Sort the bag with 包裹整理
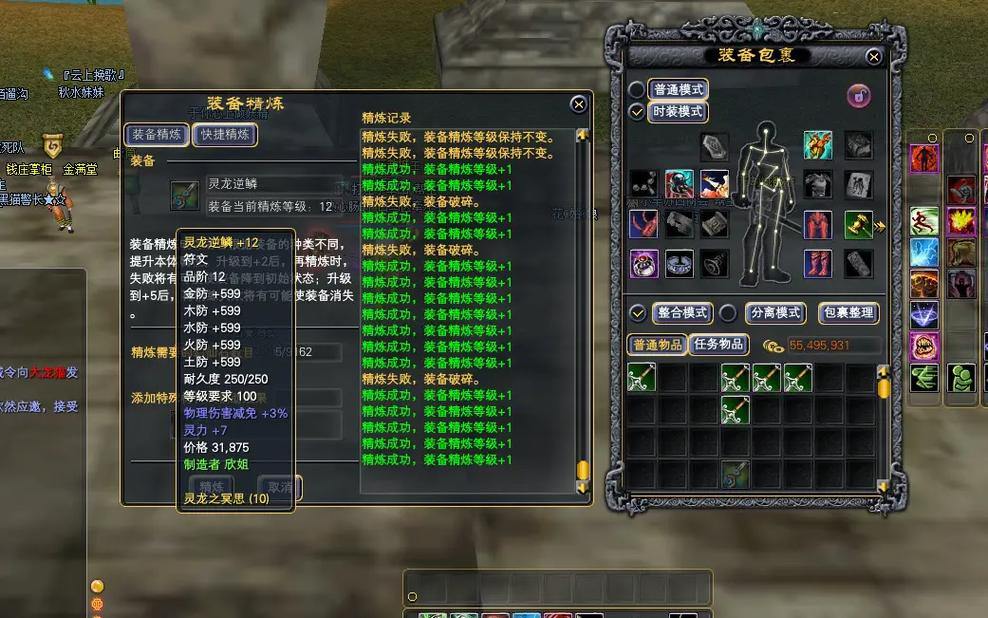The width and height of the screenshot is (988, 618). pyautogui.click(x=847, y=313)
